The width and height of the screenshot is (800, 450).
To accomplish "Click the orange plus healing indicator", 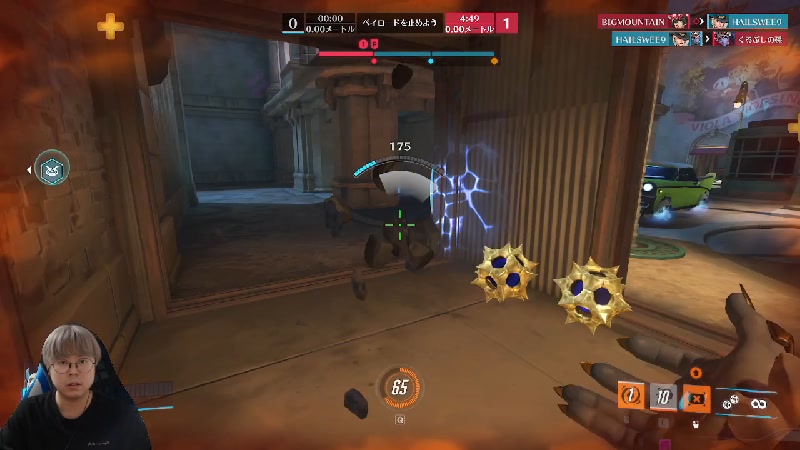I will tap(110, 26).
